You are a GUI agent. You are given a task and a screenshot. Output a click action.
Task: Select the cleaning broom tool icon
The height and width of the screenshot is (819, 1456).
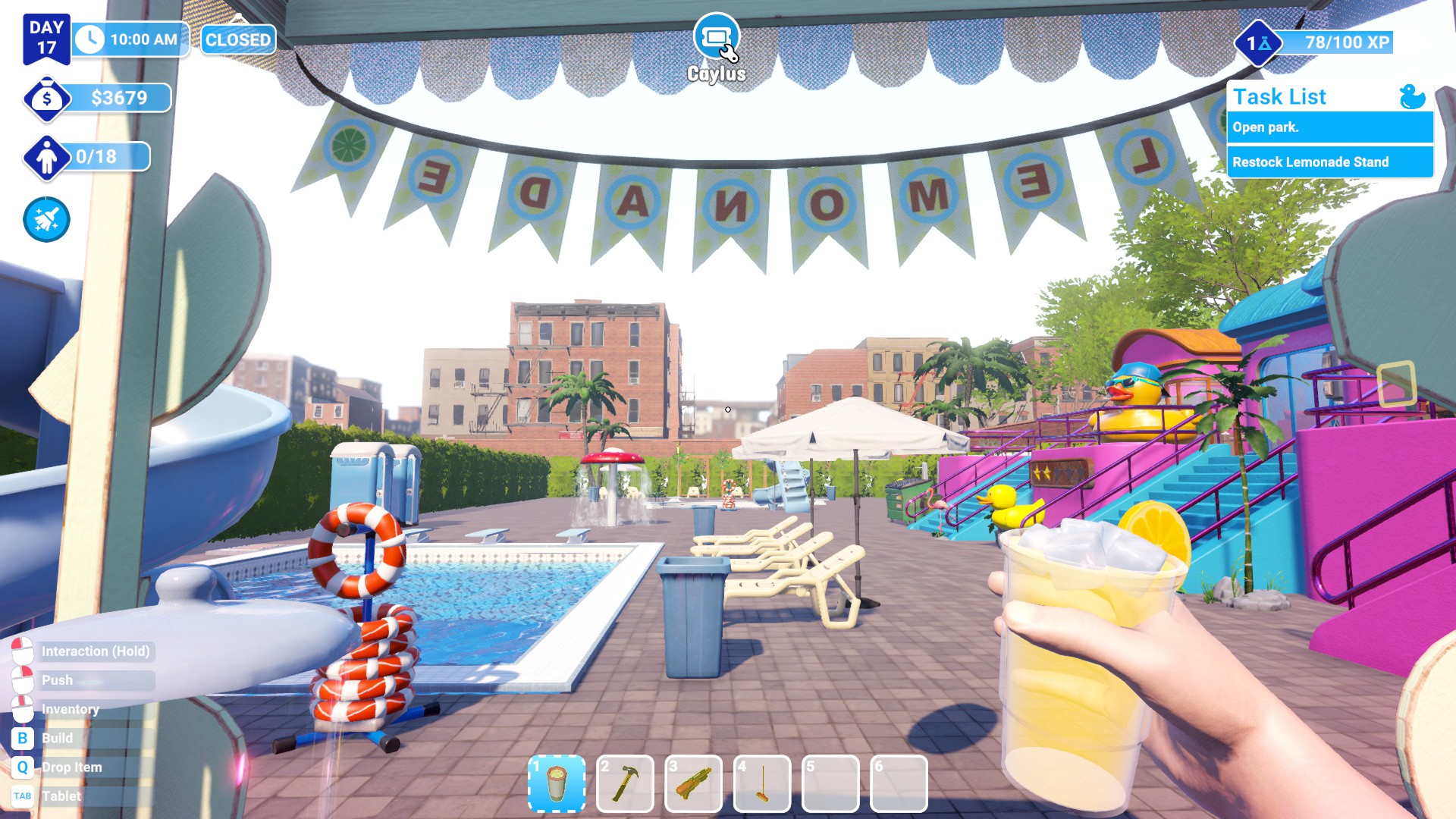click(x=46, y=219)
